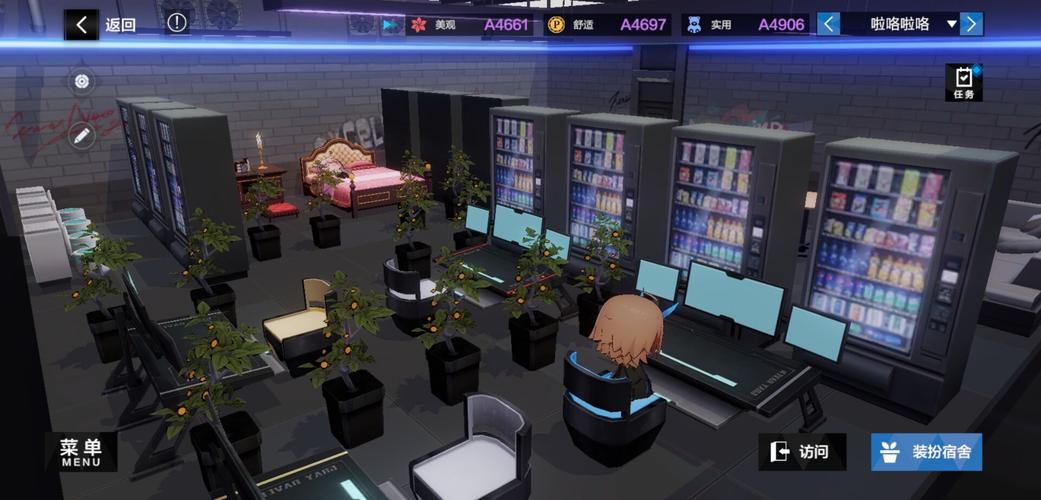The image size is (1041, 500).
Task: Tap the gear settings icon
Action: [82, 82]
